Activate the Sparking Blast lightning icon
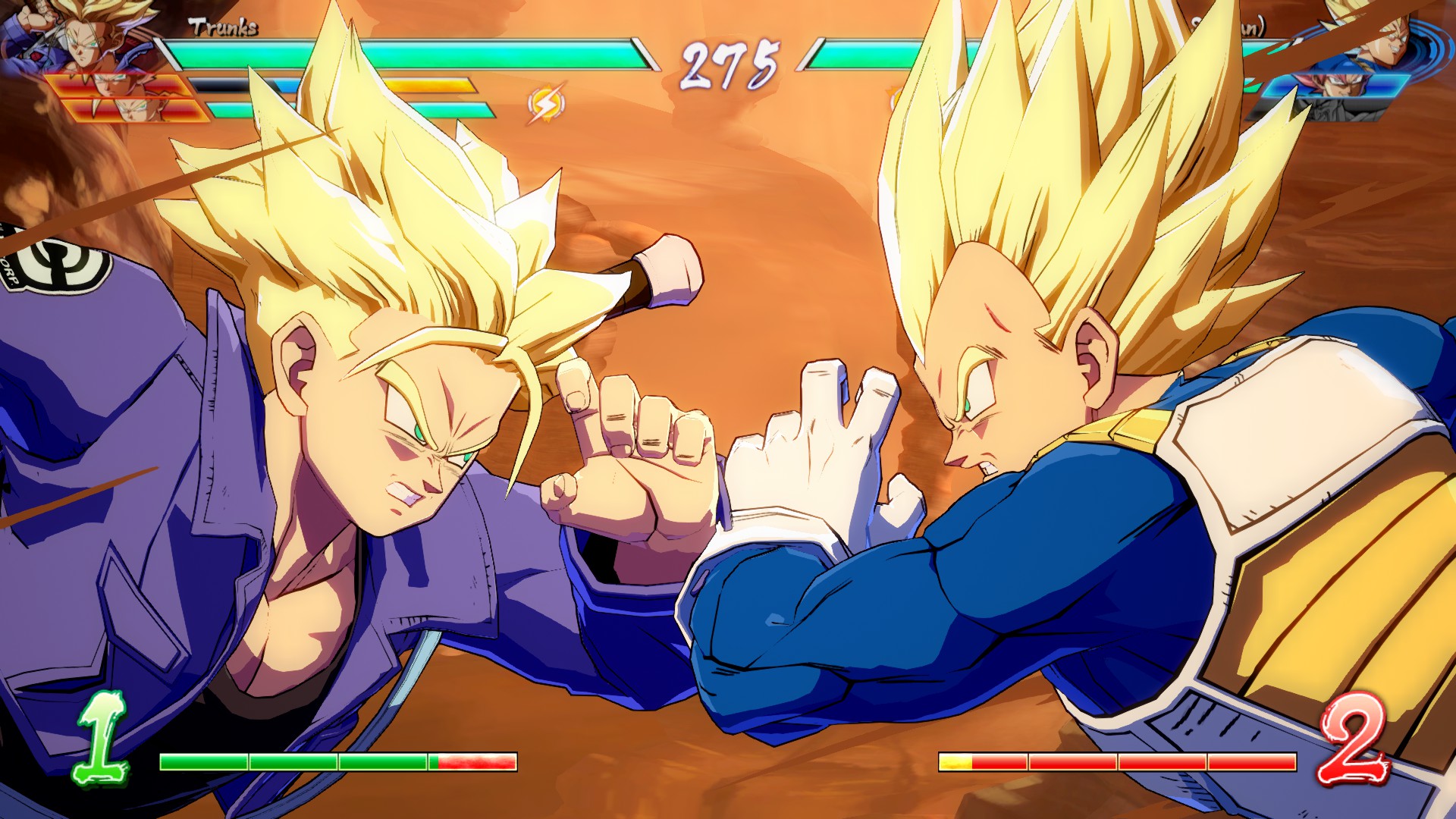This screenshot has height=819, width=1456. [x=546, y=104]
